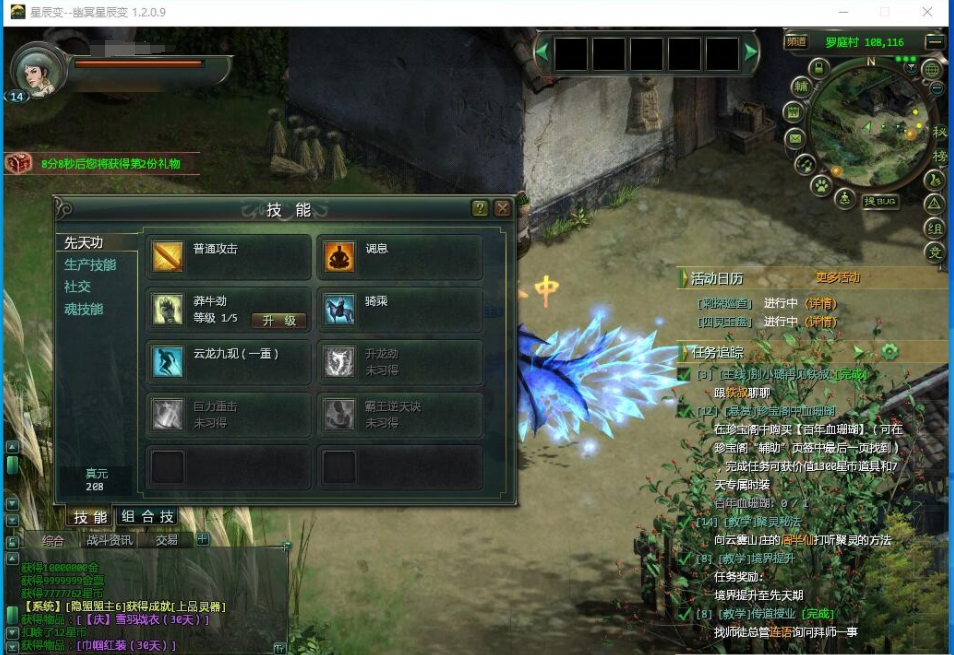Close the 技能 skills window
Screen dimensions: 954x655
(x=502, y=208)
